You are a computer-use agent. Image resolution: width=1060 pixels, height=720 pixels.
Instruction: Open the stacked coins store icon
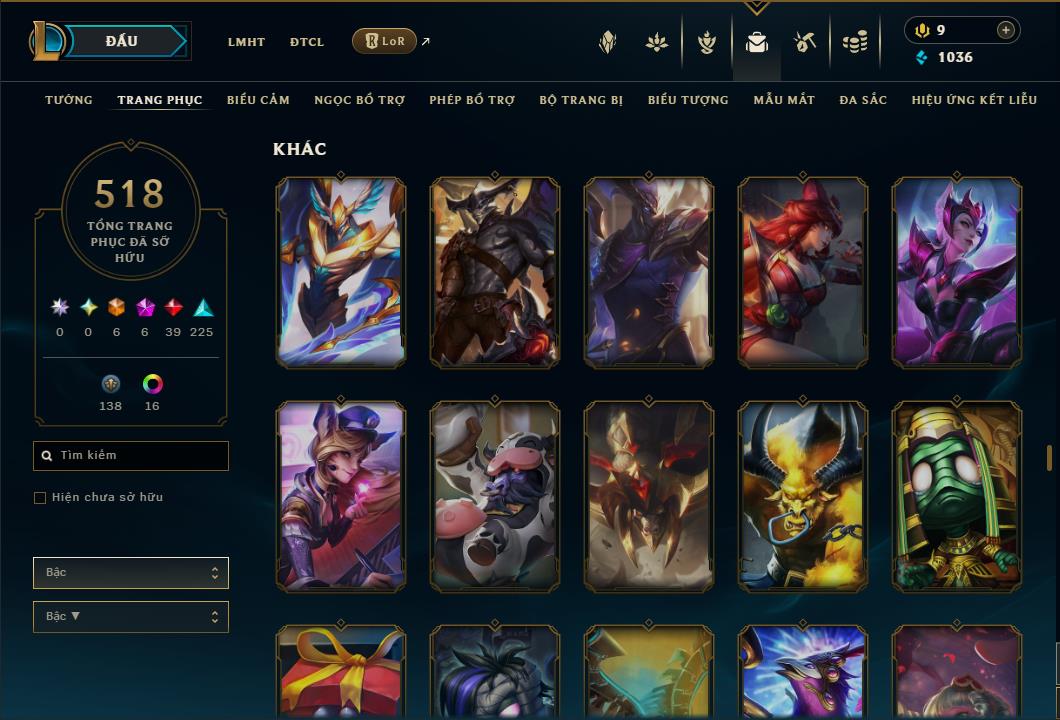tap(854, 42)
